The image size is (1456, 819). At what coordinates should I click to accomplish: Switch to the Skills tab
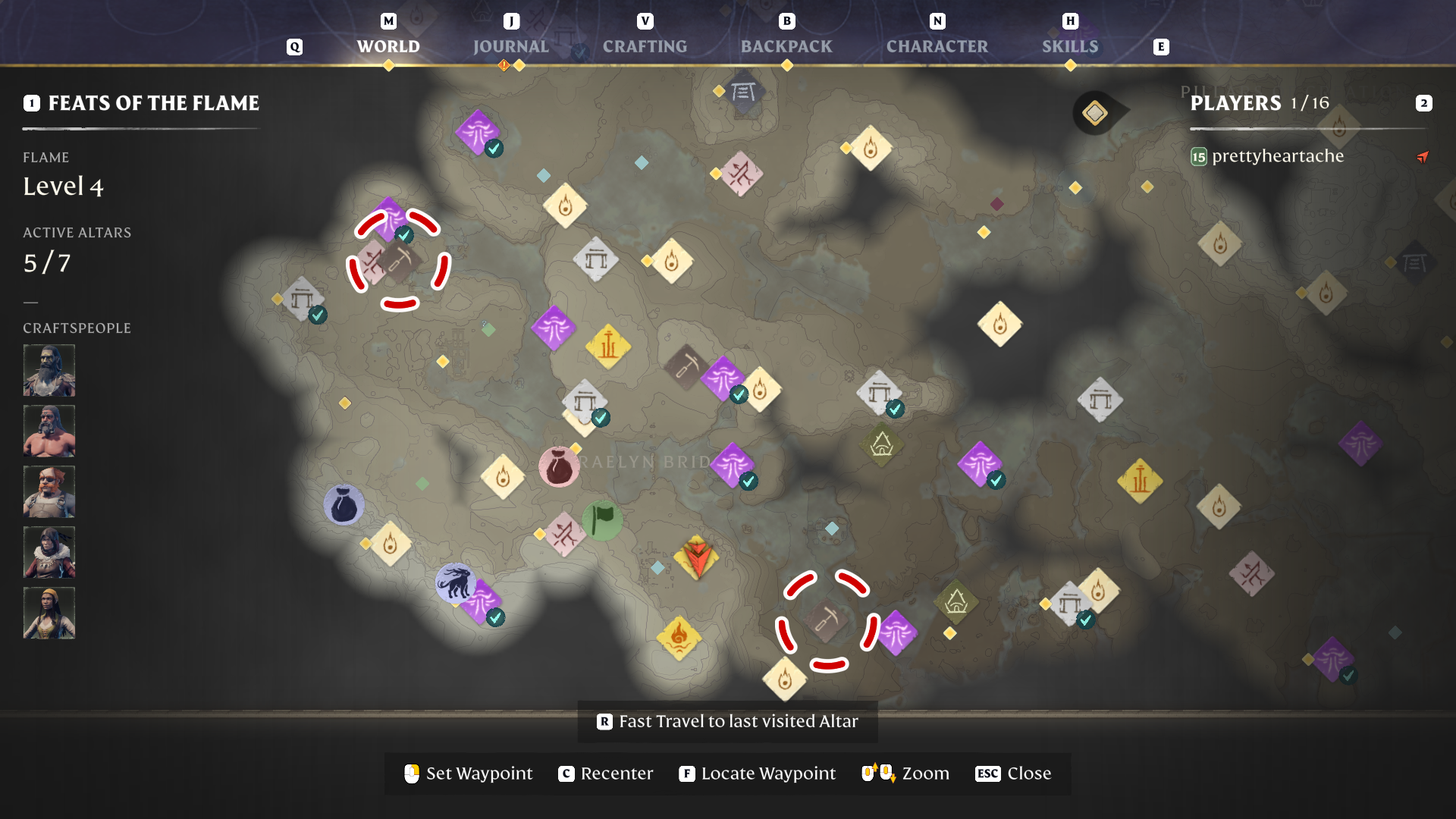point(1071,46)
